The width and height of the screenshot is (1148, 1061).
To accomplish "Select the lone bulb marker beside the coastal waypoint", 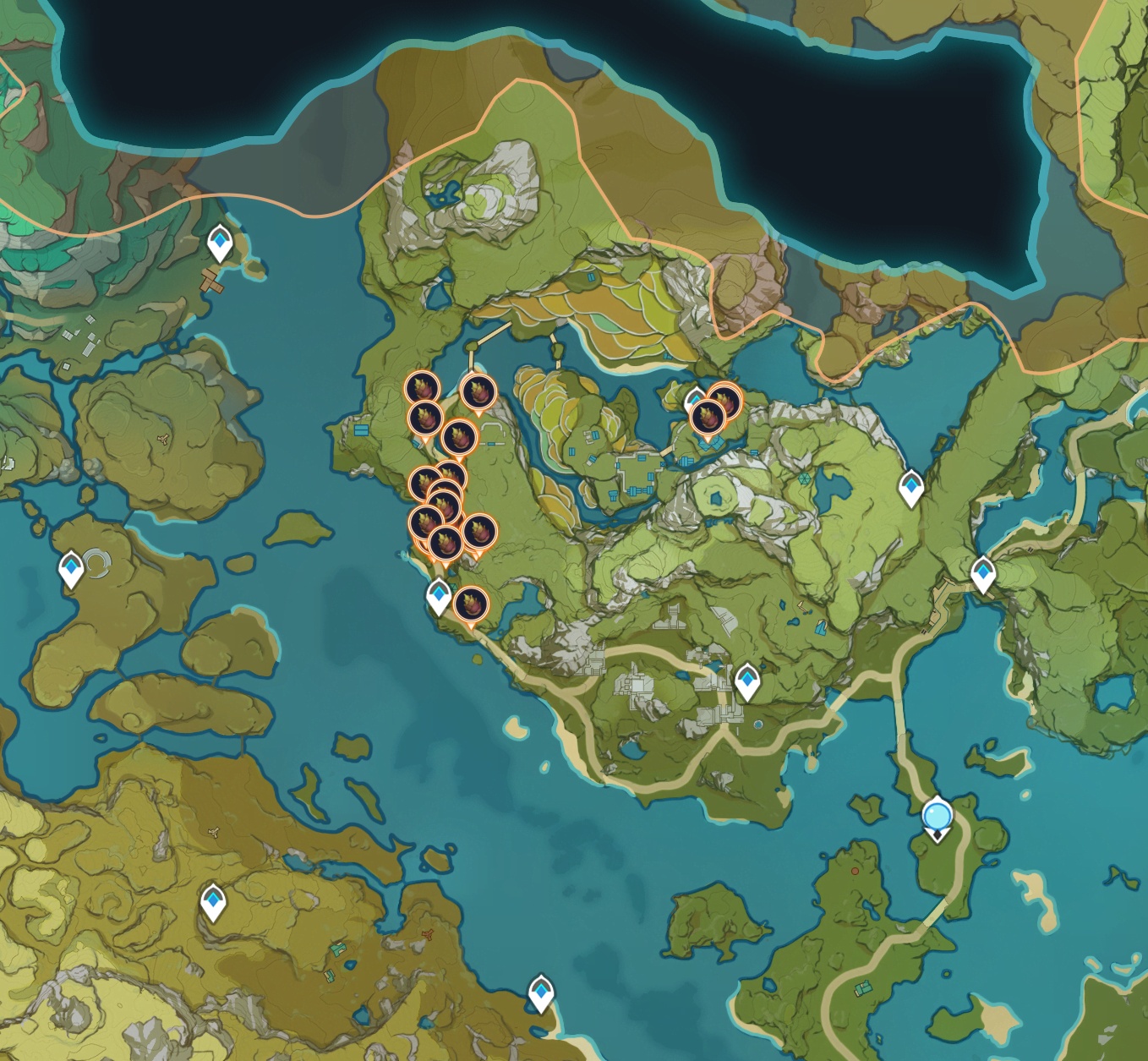I will pos(471,604).
